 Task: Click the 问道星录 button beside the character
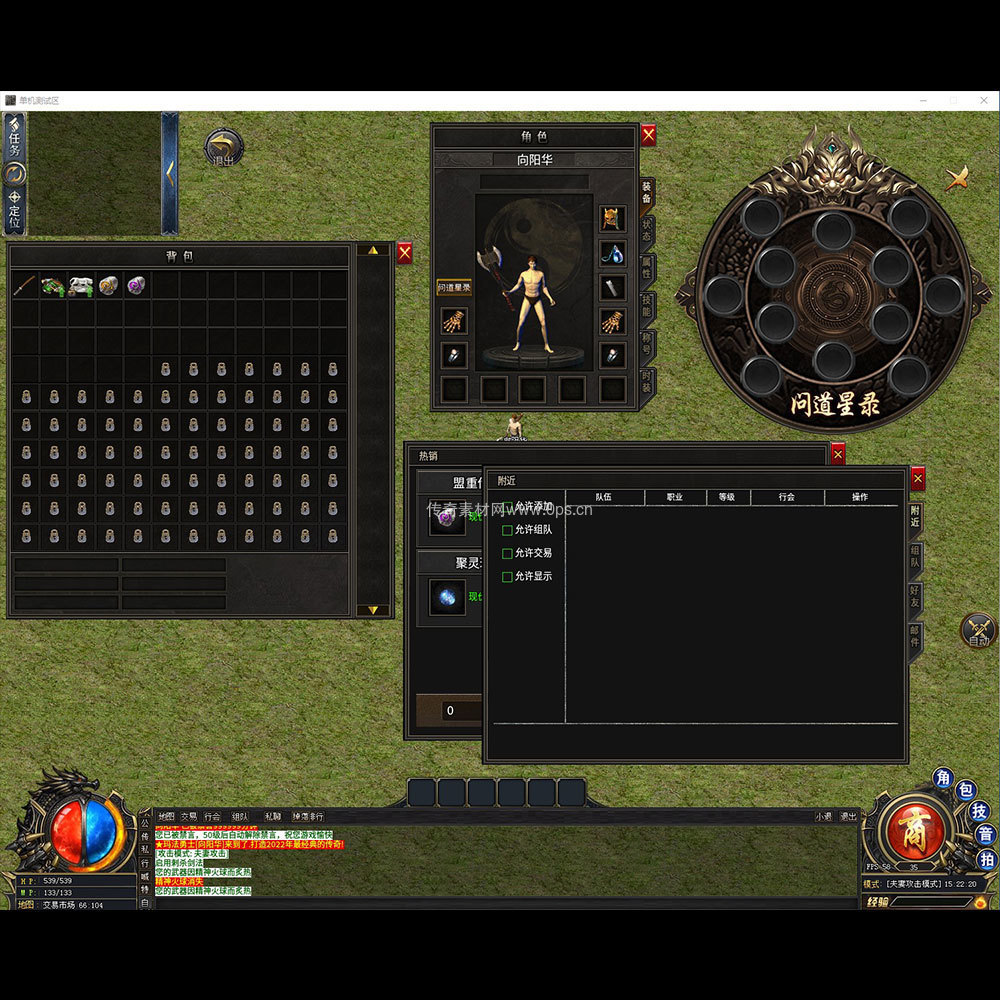[x=454, y=288]
